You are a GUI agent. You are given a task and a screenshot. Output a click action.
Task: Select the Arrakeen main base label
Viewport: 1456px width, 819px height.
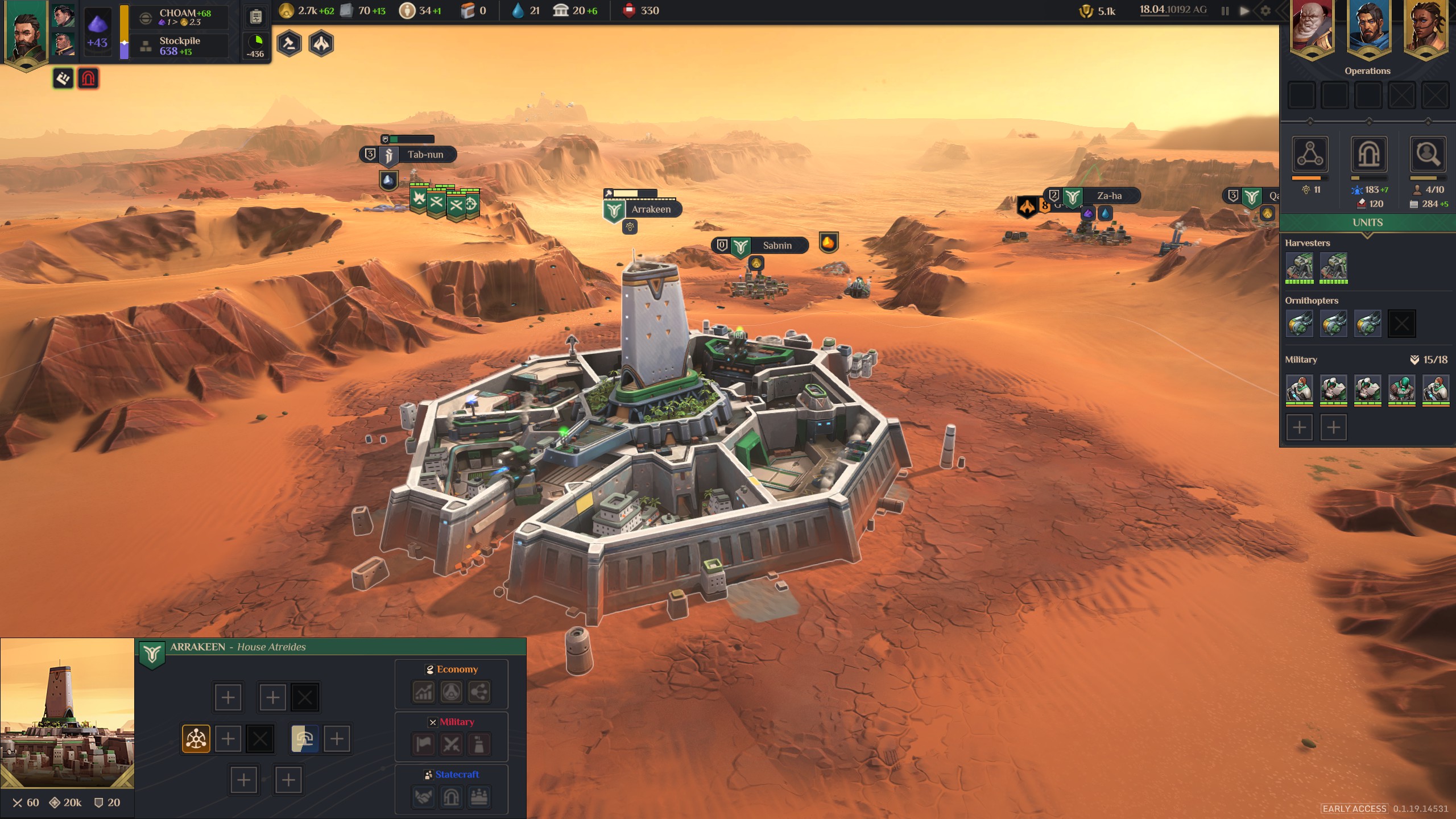pyautogui.click(x=651, y=209)
